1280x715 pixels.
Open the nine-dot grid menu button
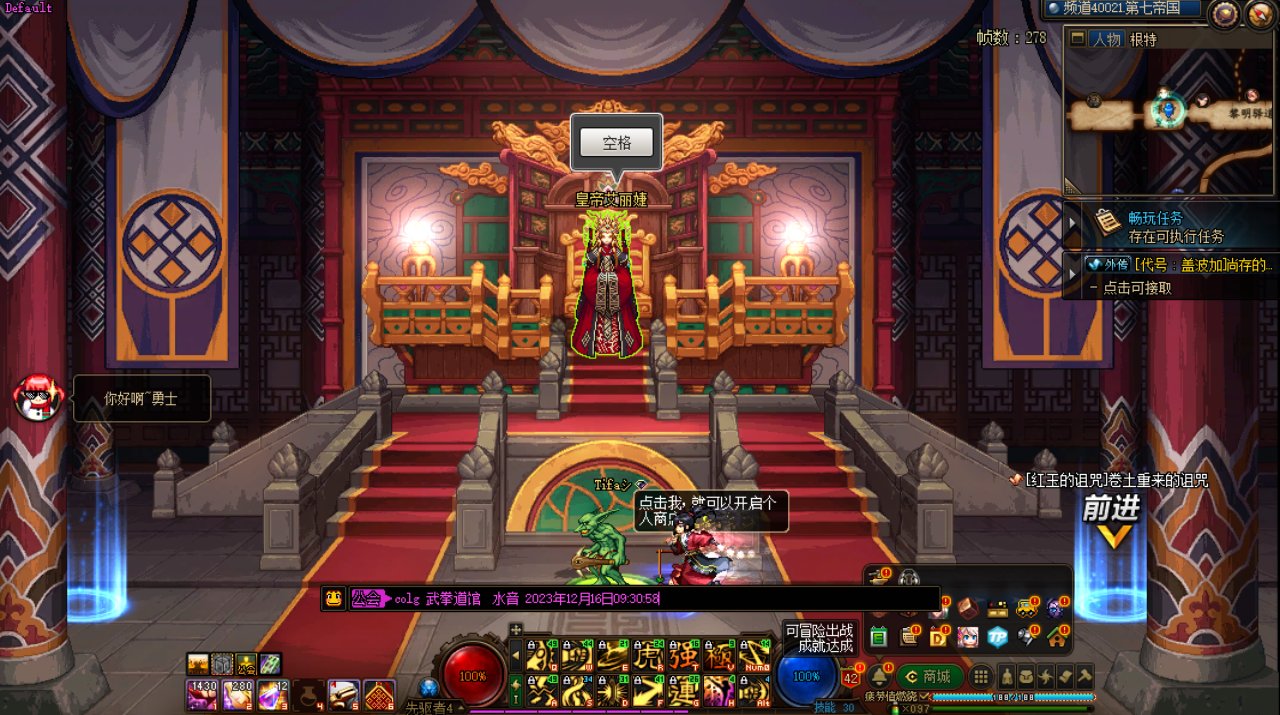[981, 677]
